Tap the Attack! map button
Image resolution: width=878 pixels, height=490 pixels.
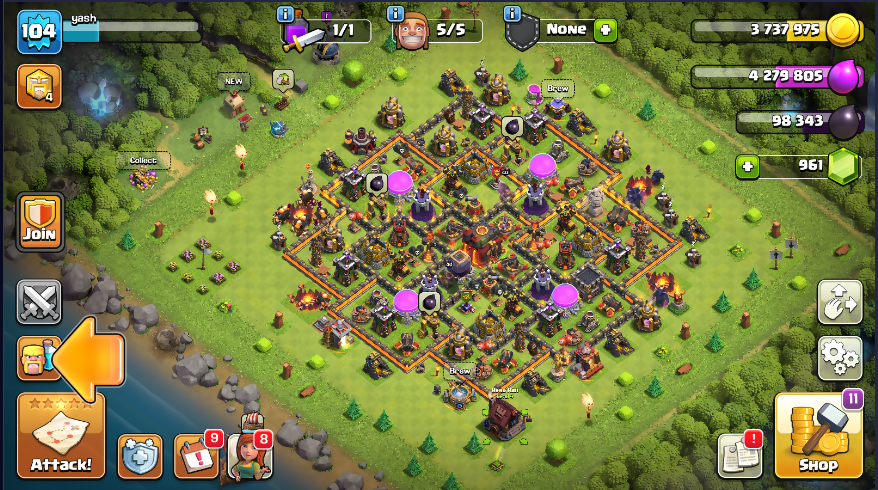[x=60, y=437]
